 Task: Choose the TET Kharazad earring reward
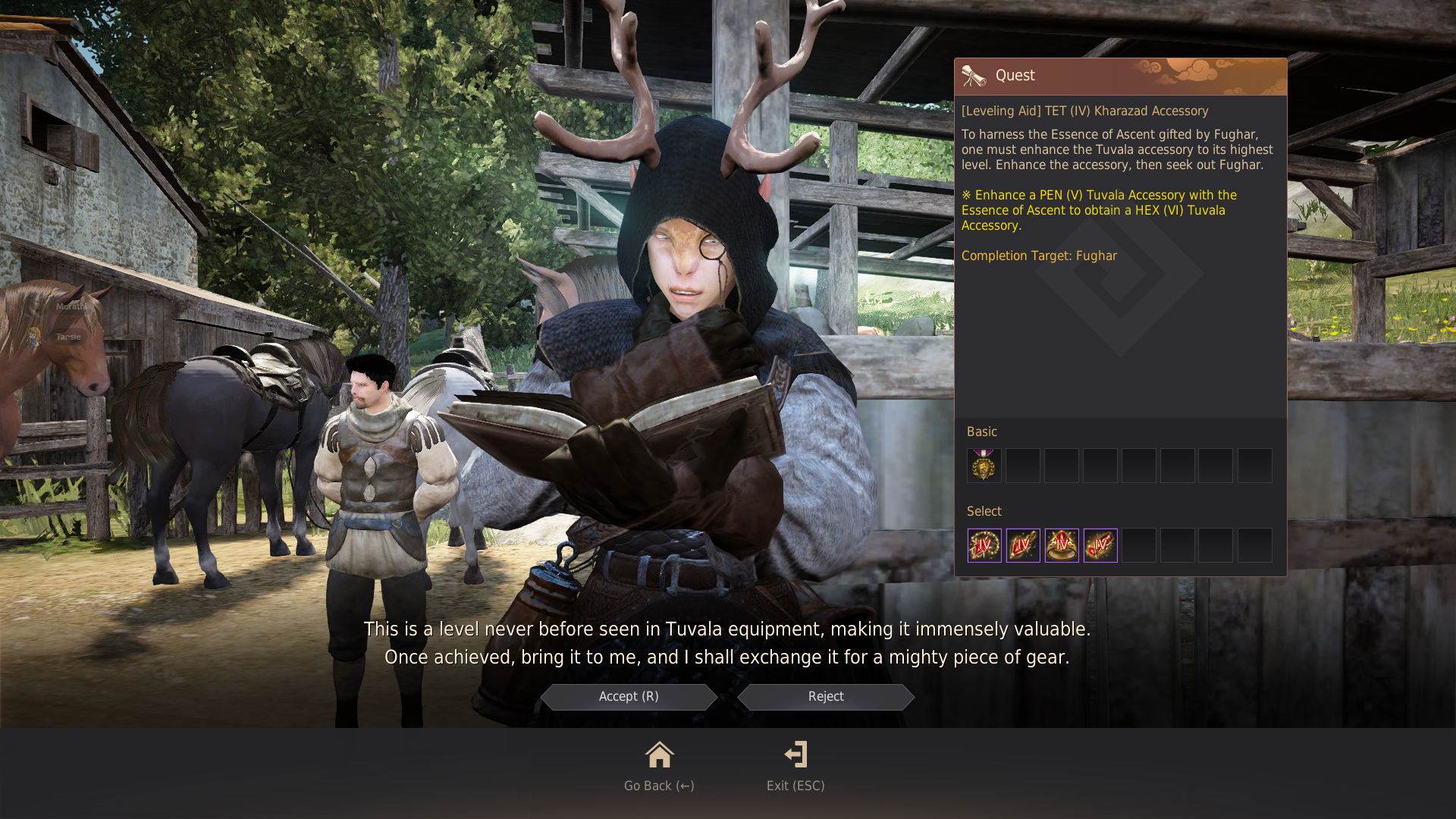pos(1022,545)
